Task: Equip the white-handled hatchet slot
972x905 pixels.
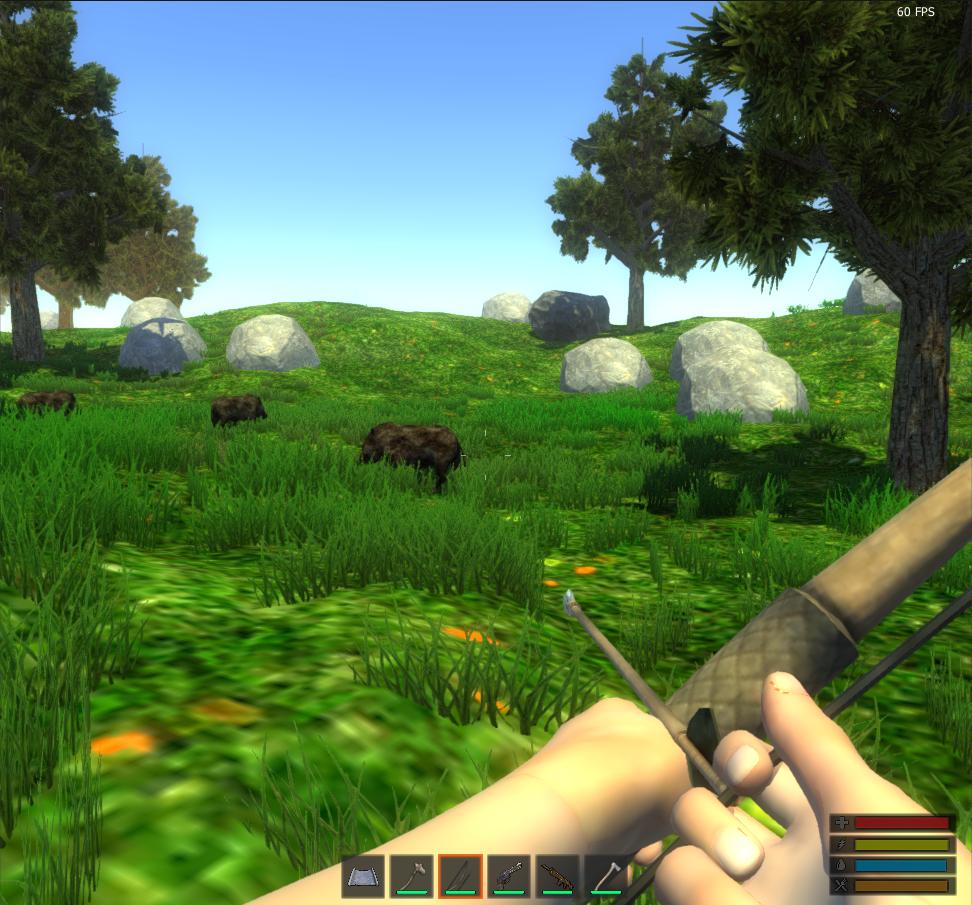Action: point(605,876)
